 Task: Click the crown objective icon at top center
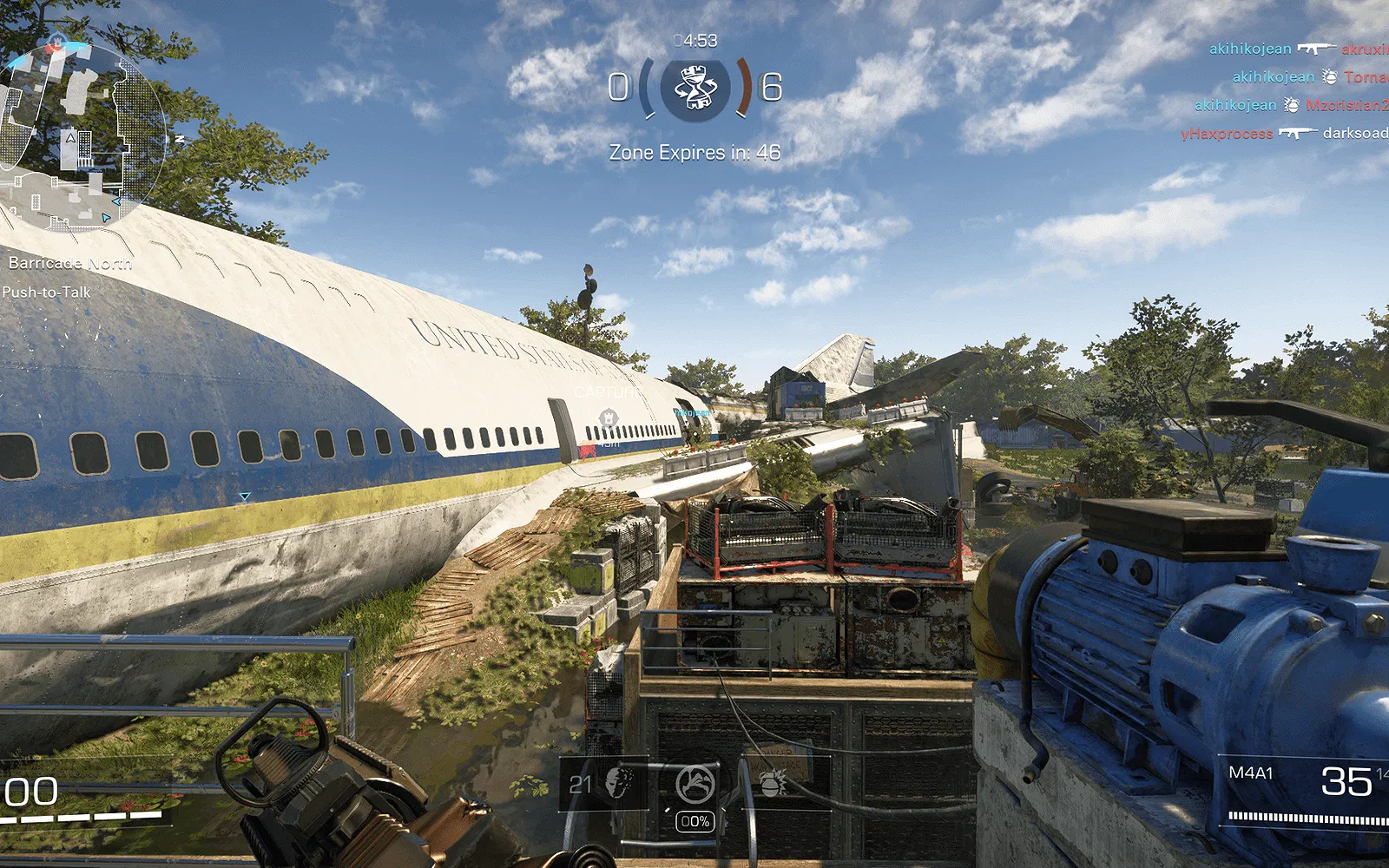[694, 88]
